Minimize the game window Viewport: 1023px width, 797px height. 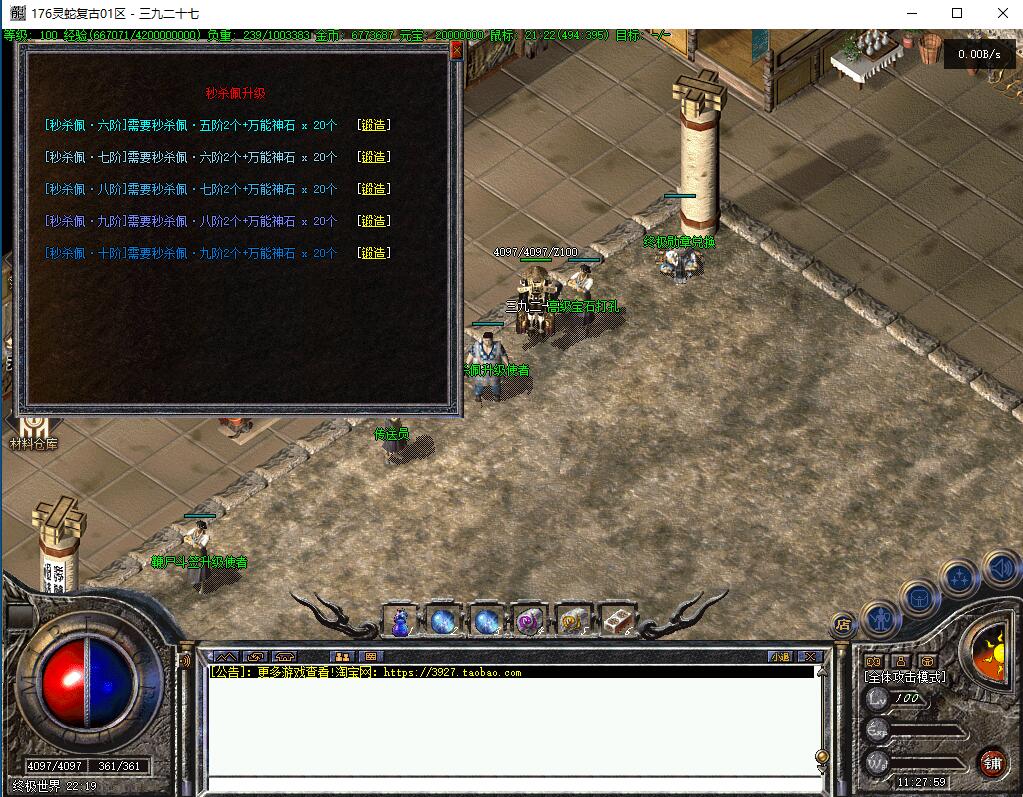pos(911,13)
